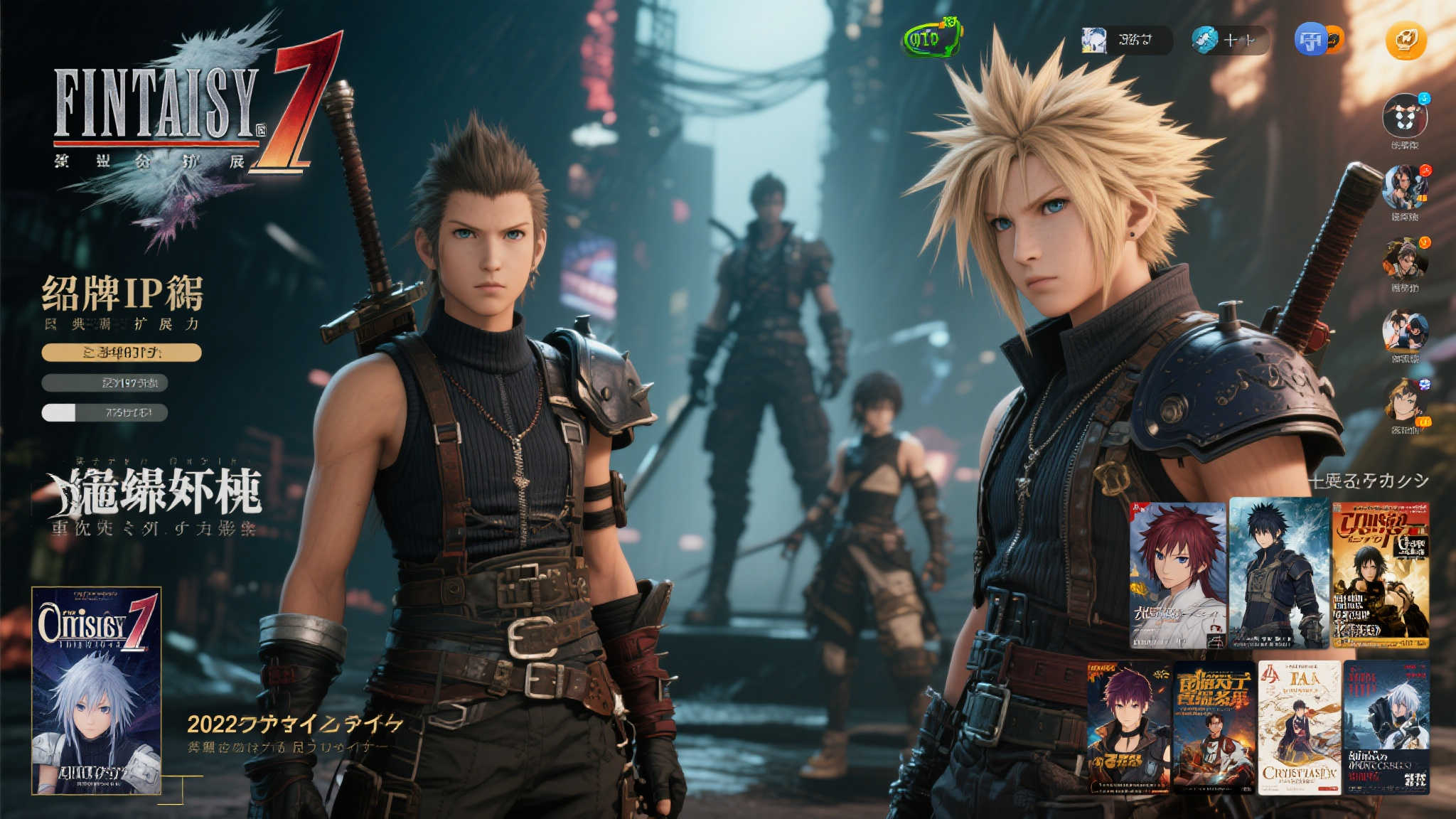1456x819 pixels.
Task: Choose the black-haired armored character card
Action: click(x=1278, y=573)
